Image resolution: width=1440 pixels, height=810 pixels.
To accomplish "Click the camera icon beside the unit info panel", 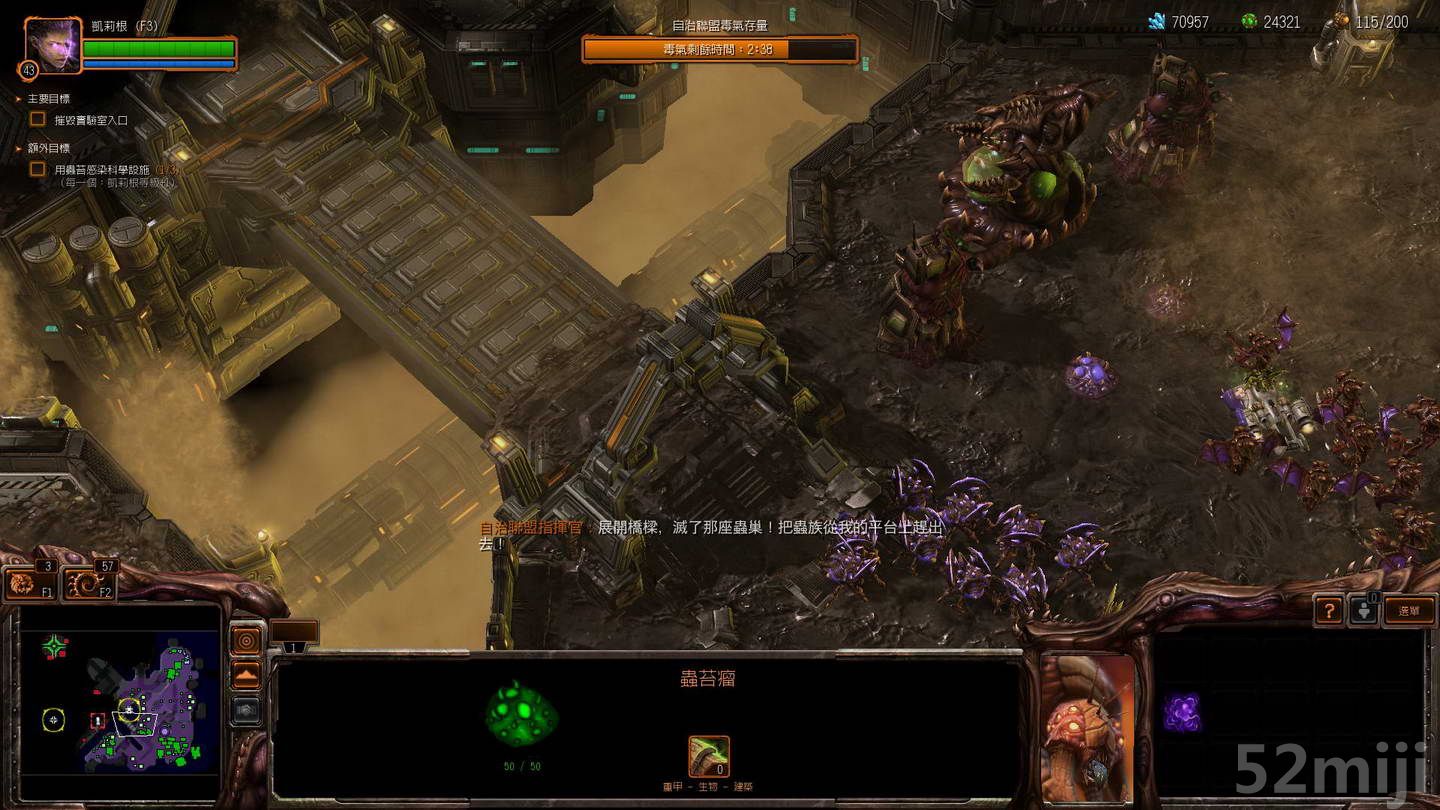I will pyautogui.click(x=246, y=710).
